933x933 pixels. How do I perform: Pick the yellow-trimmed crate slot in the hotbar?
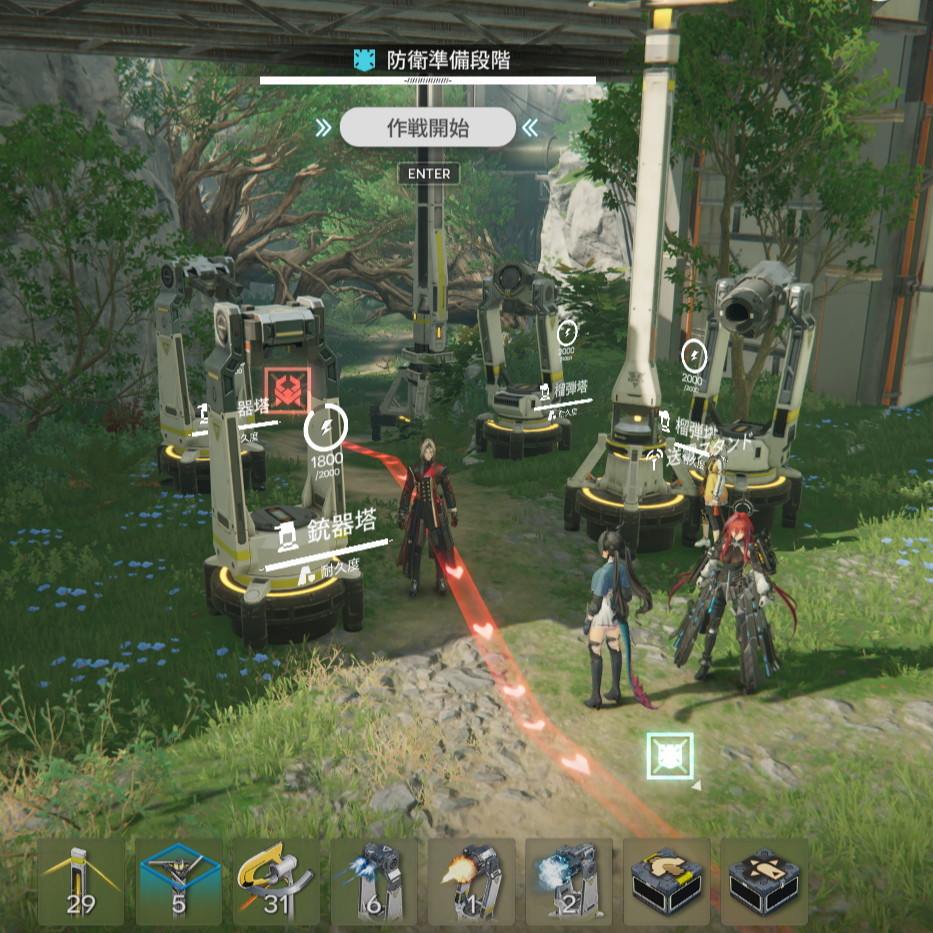click(666, 881)
